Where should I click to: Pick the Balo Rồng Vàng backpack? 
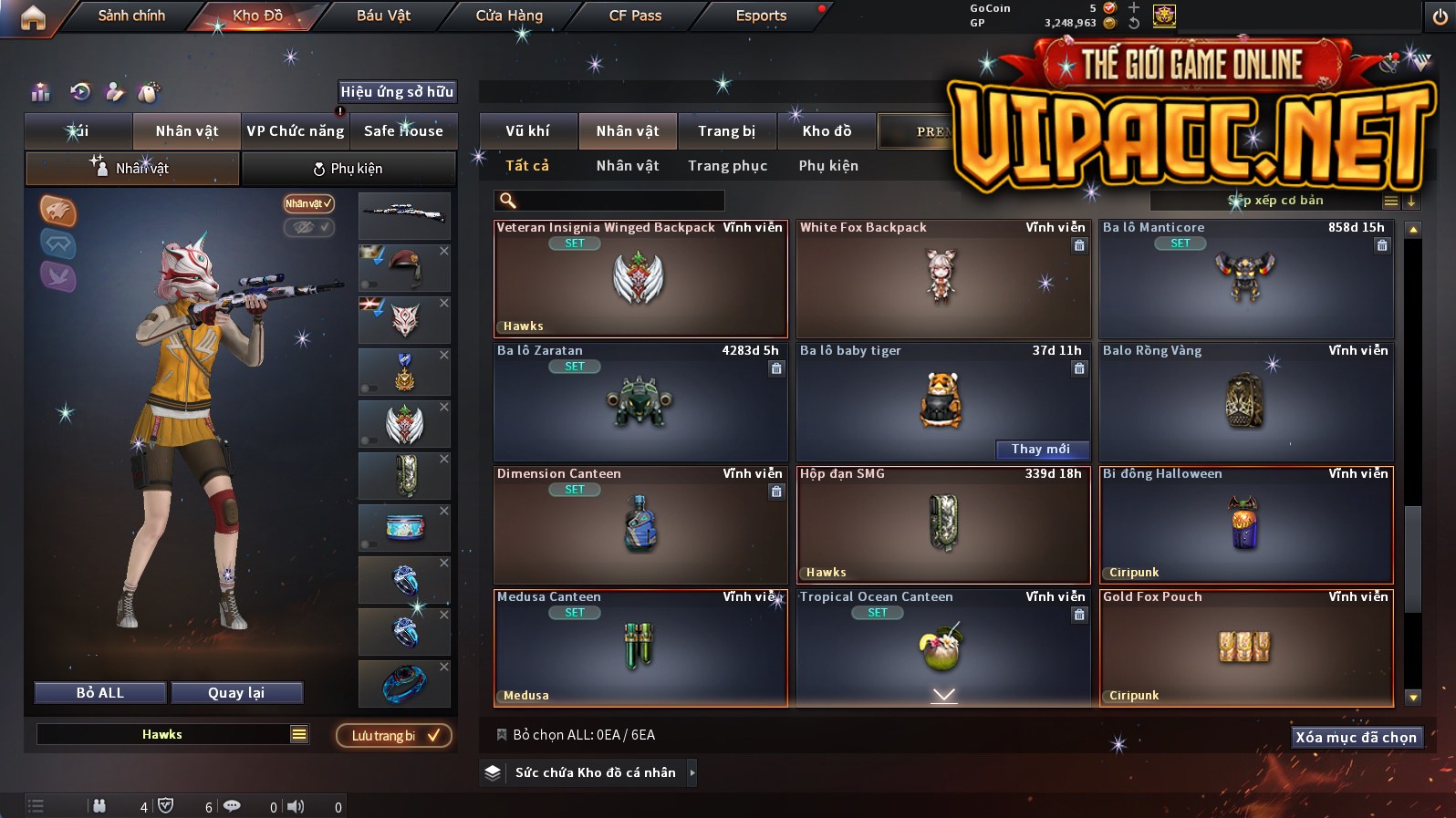pyautogui.click(x=1245, y=401)
